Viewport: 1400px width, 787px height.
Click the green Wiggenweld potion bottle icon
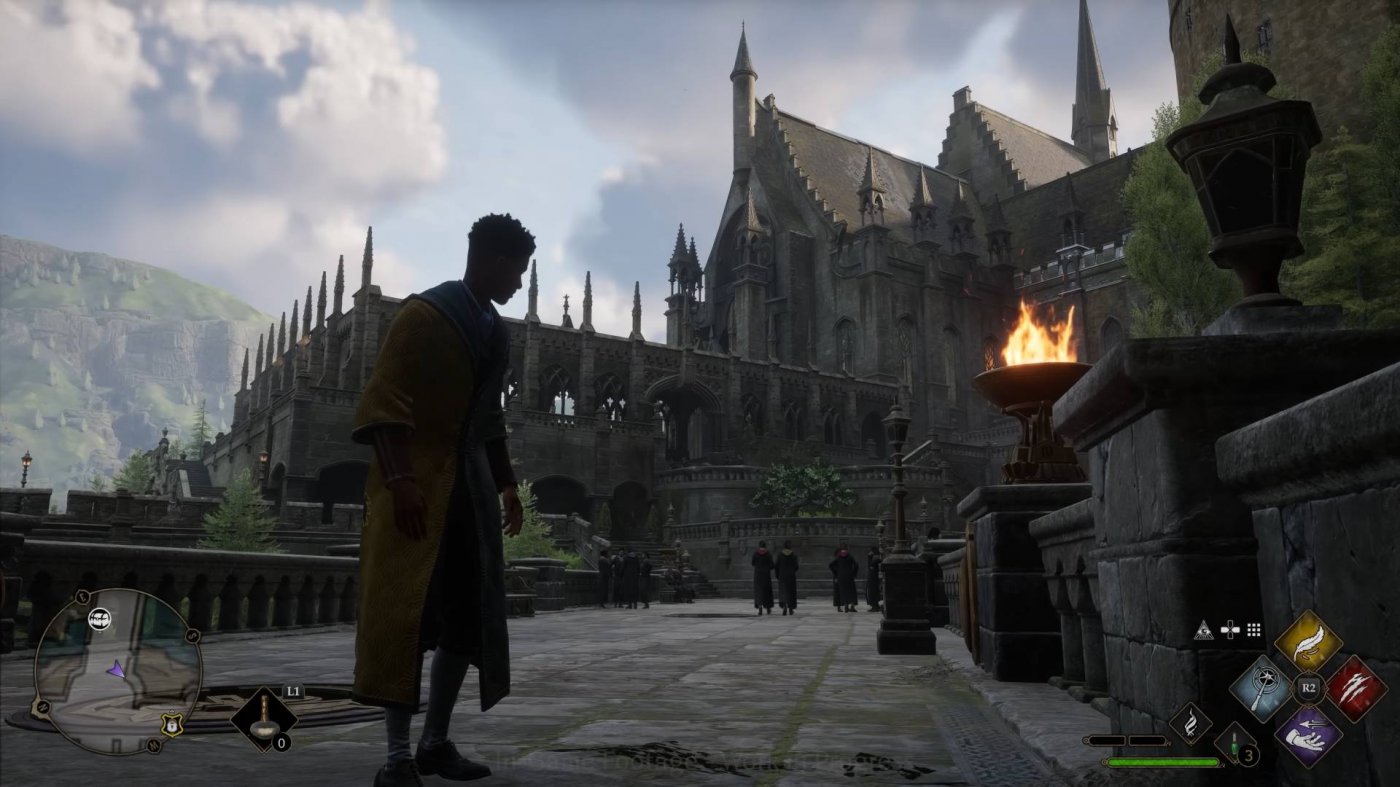tap(1234, 744)
